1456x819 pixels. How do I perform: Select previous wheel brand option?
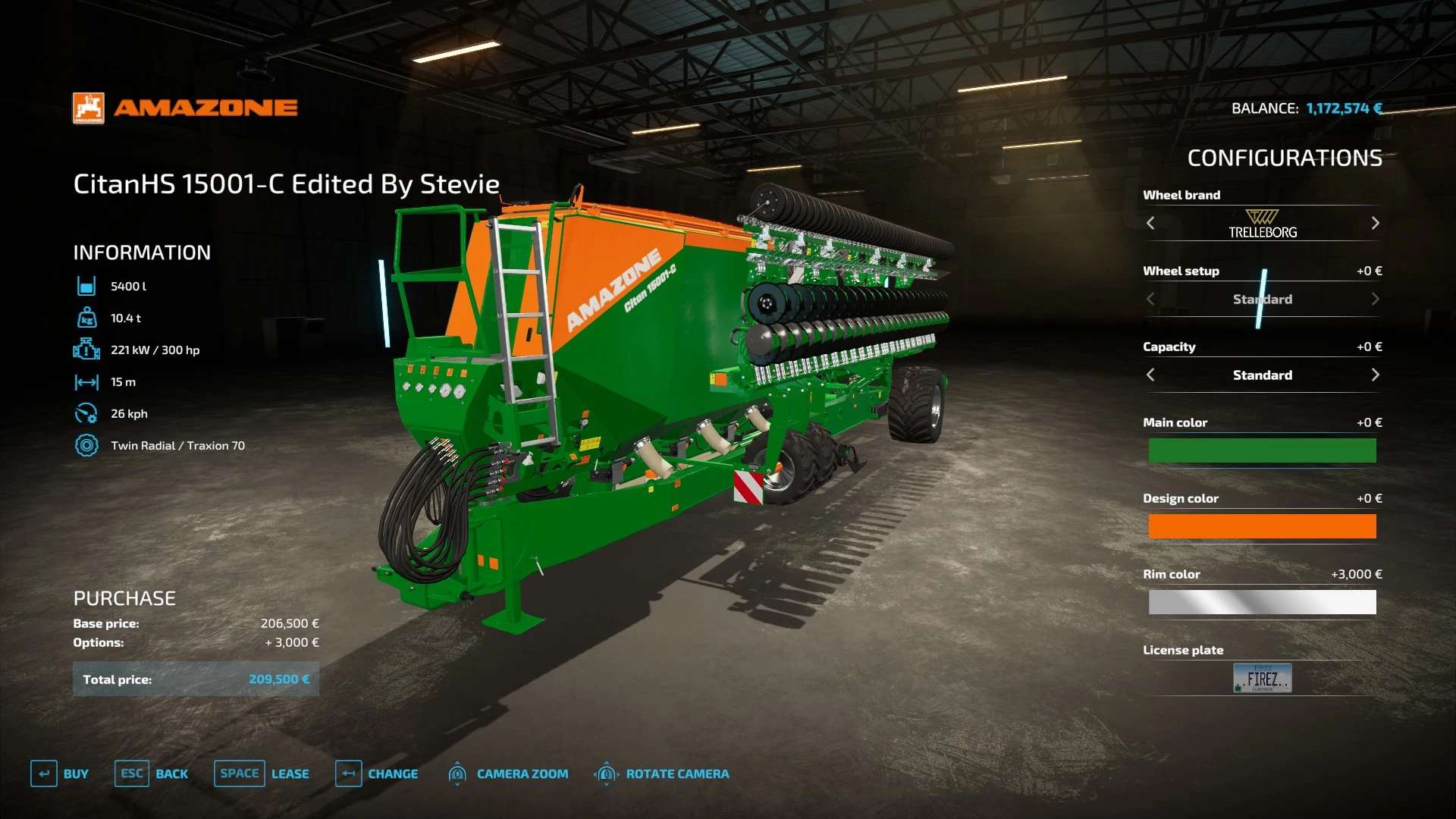point(1150,223)
